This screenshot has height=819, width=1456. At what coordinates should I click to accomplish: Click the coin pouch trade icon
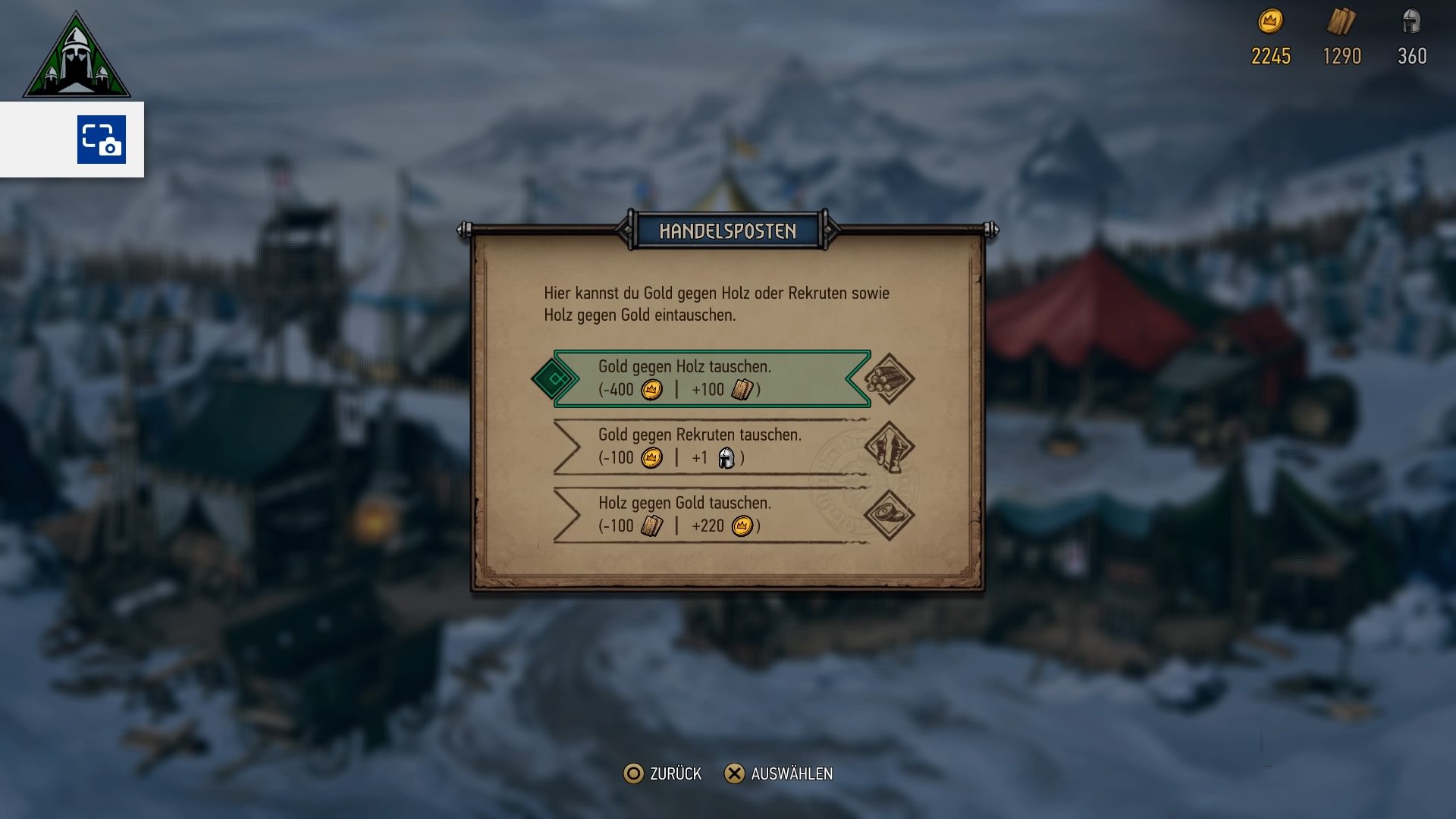[889, 513]
